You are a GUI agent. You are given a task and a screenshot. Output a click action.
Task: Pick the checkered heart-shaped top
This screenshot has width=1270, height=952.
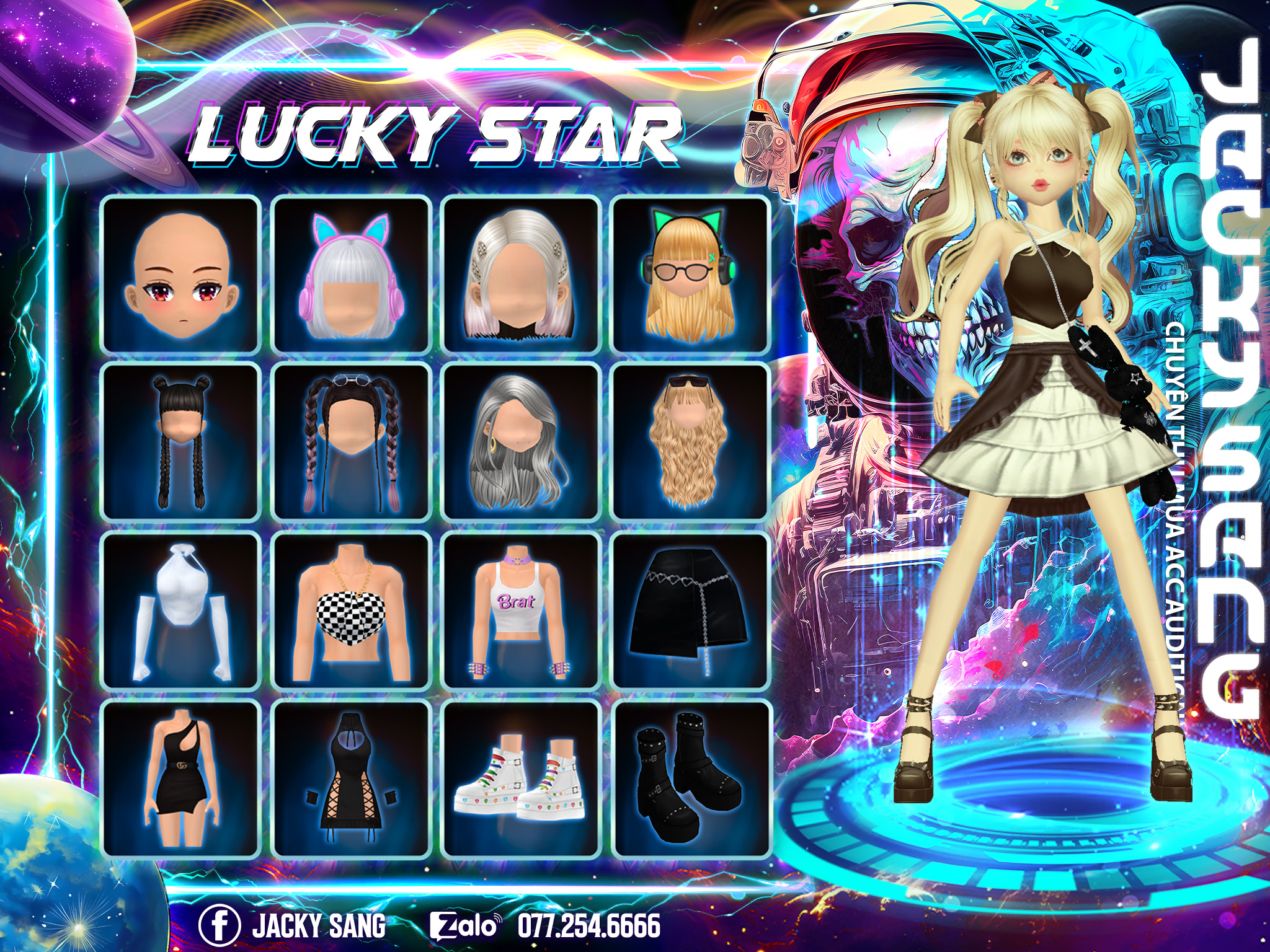351,611
